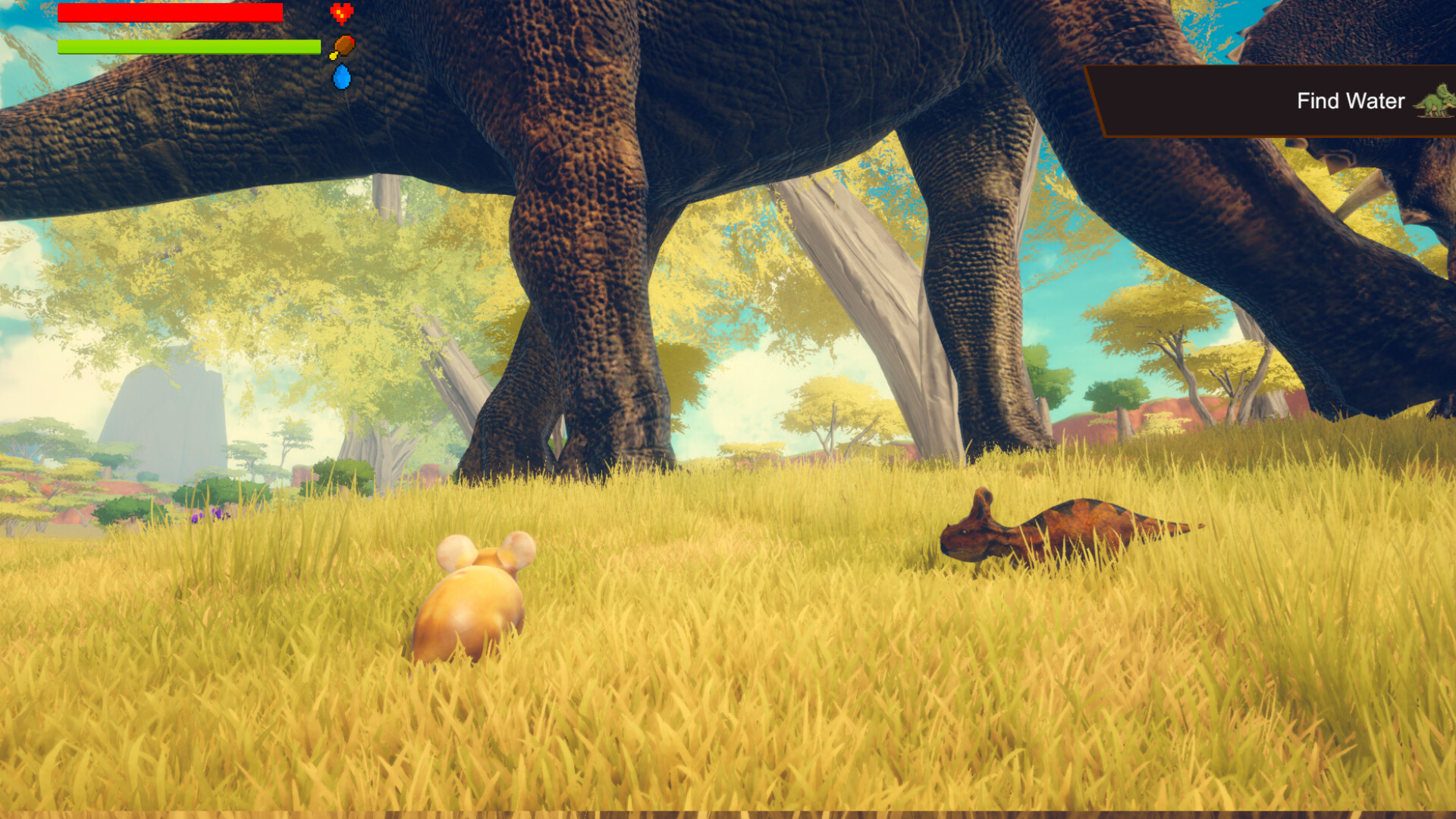Click the small yellow drop beside the drumstick
Screen dimensions: 1456x819
332,55
